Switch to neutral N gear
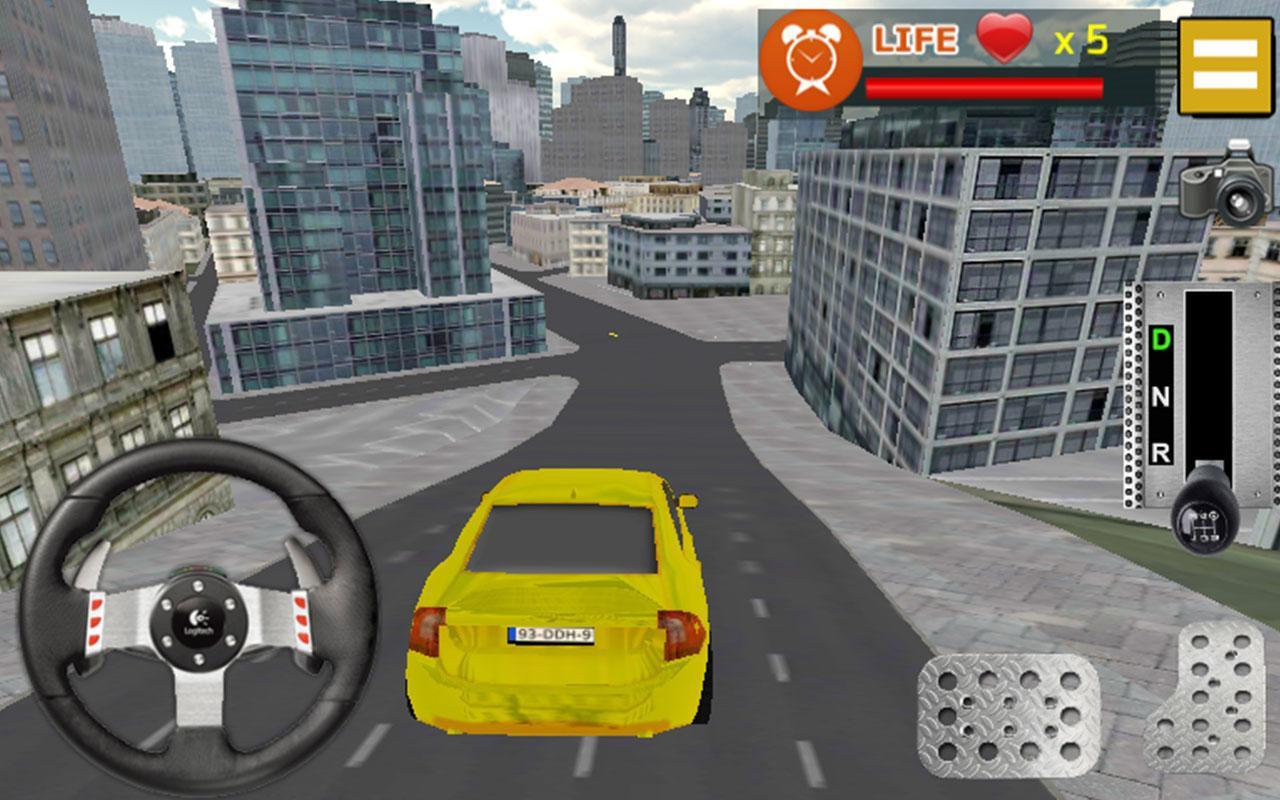Viewport: 1280px width, 800px height. 1162,397
